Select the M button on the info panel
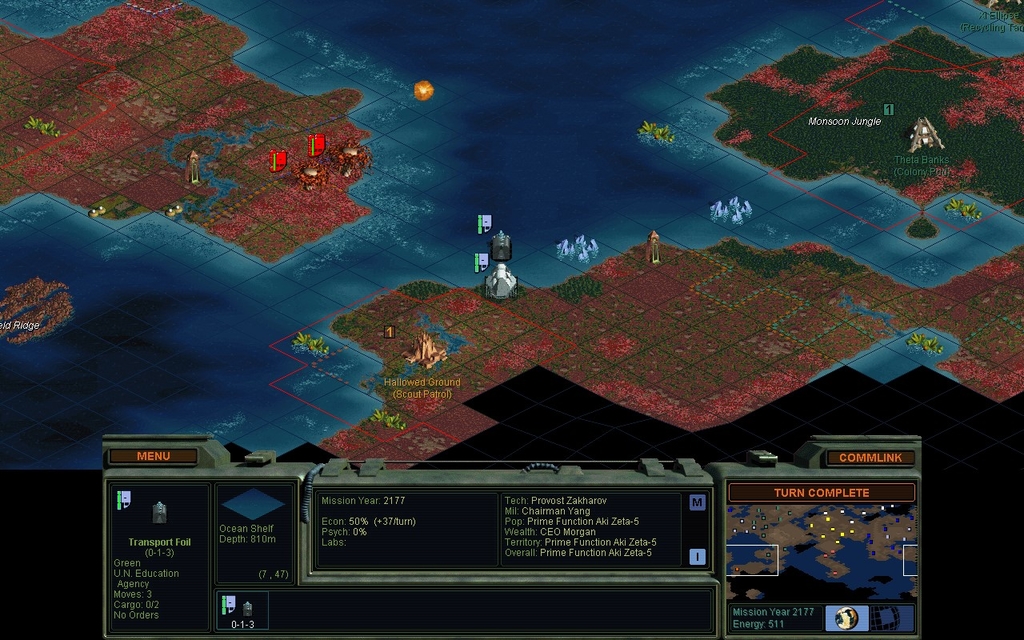1024x640 pixels. [697, 502]
